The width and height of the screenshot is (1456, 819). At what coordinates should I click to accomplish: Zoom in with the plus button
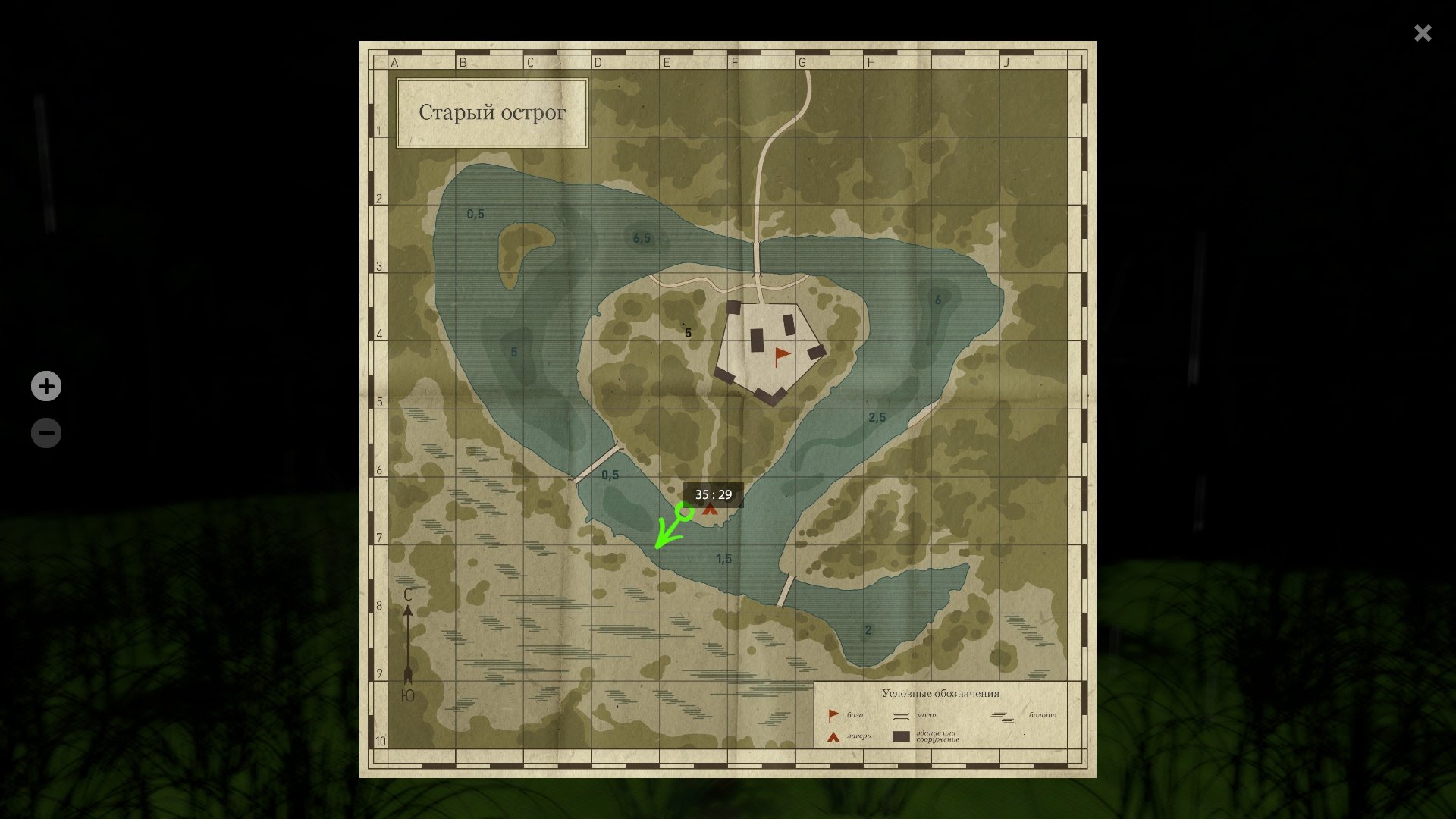[x=46, y=386]
